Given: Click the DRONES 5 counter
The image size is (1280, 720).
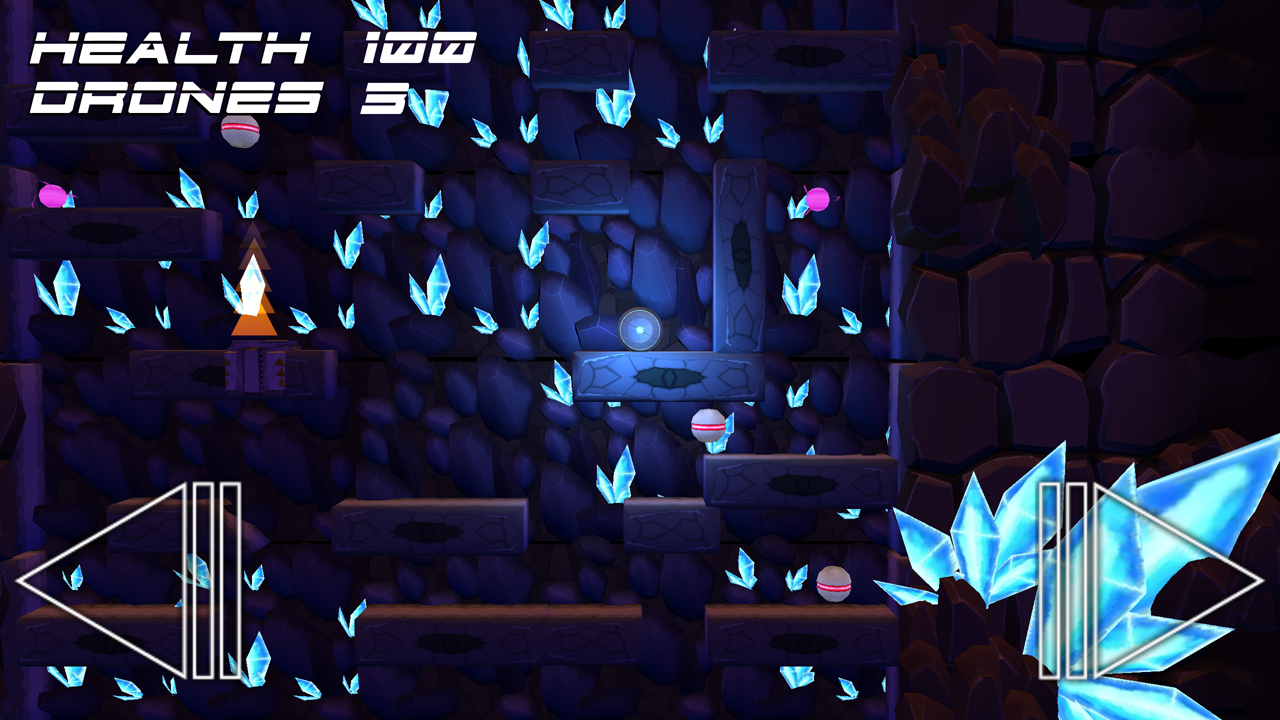Looking at the screenshot, I should tap(220, 97).
